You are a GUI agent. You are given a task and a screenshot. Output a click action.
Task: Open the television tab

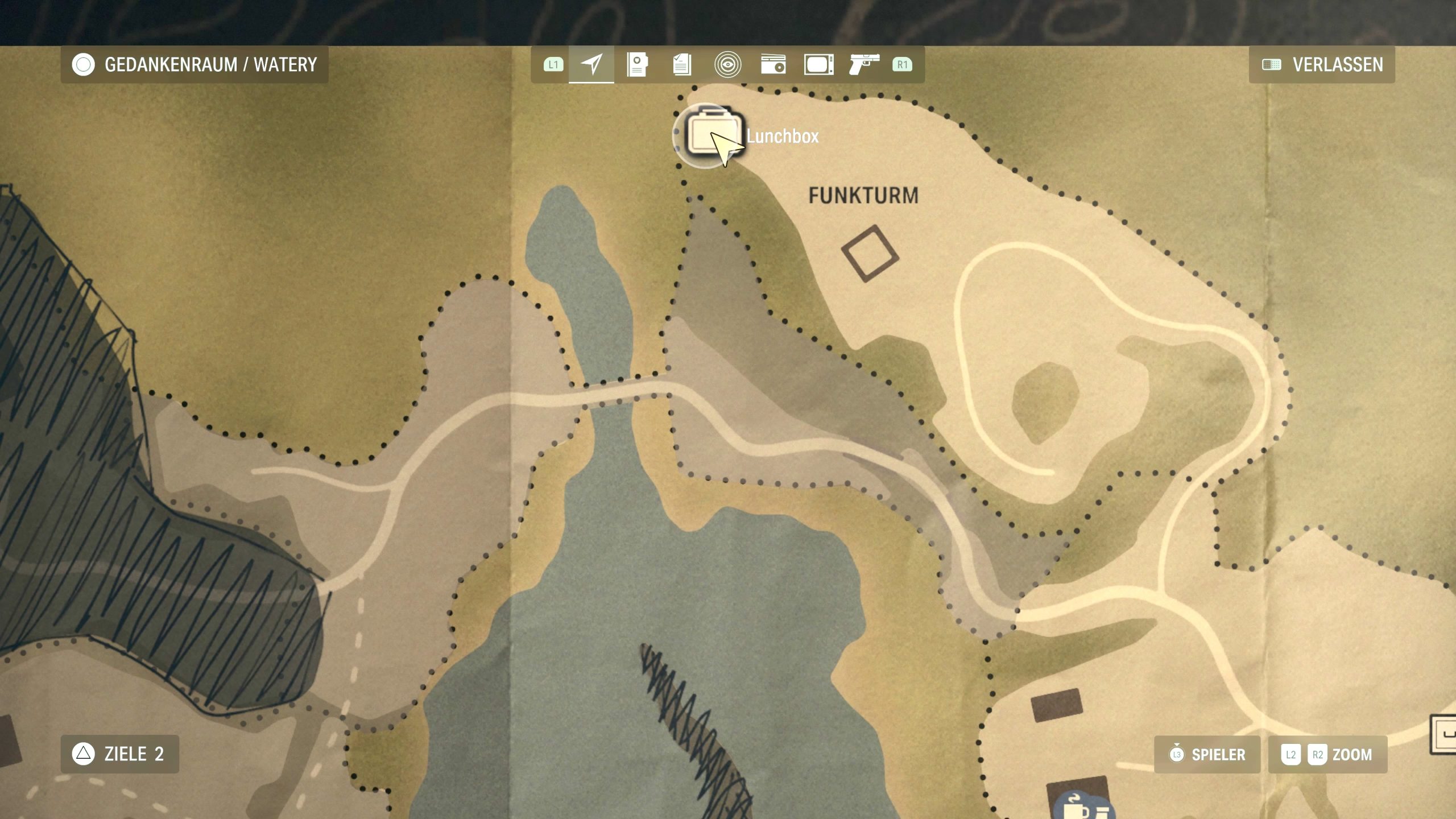[x=818, y=64]
